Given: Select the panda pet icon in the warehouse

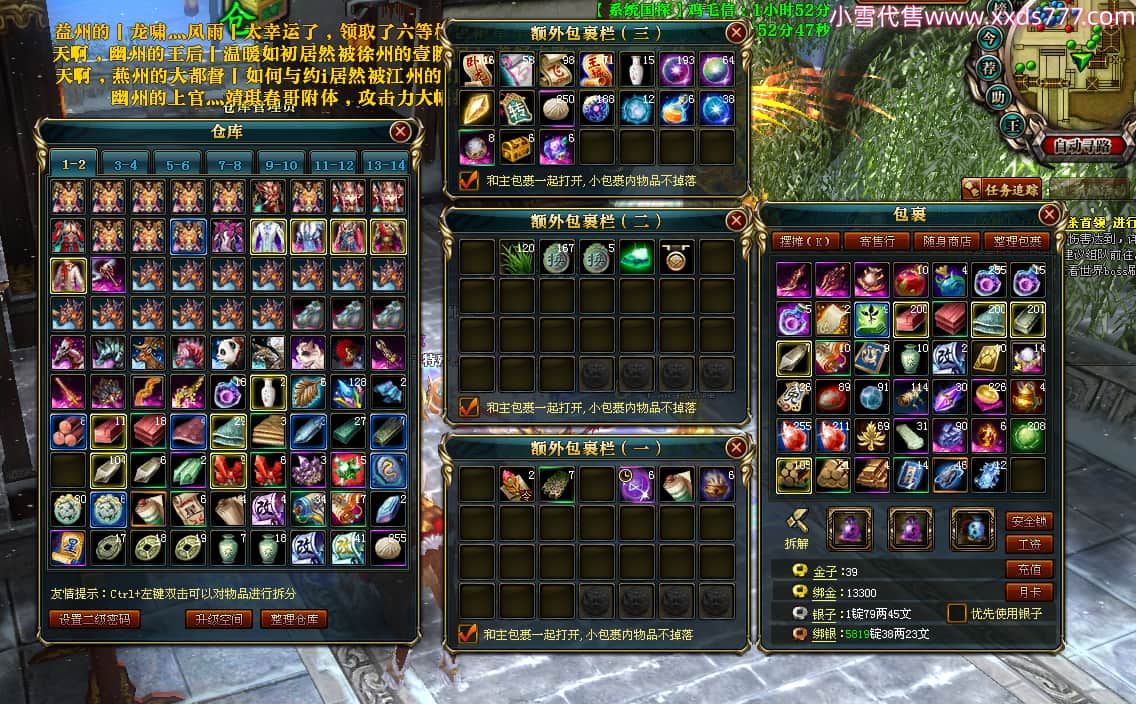Looking at the screenshot, I should click(x=227, y=353).
